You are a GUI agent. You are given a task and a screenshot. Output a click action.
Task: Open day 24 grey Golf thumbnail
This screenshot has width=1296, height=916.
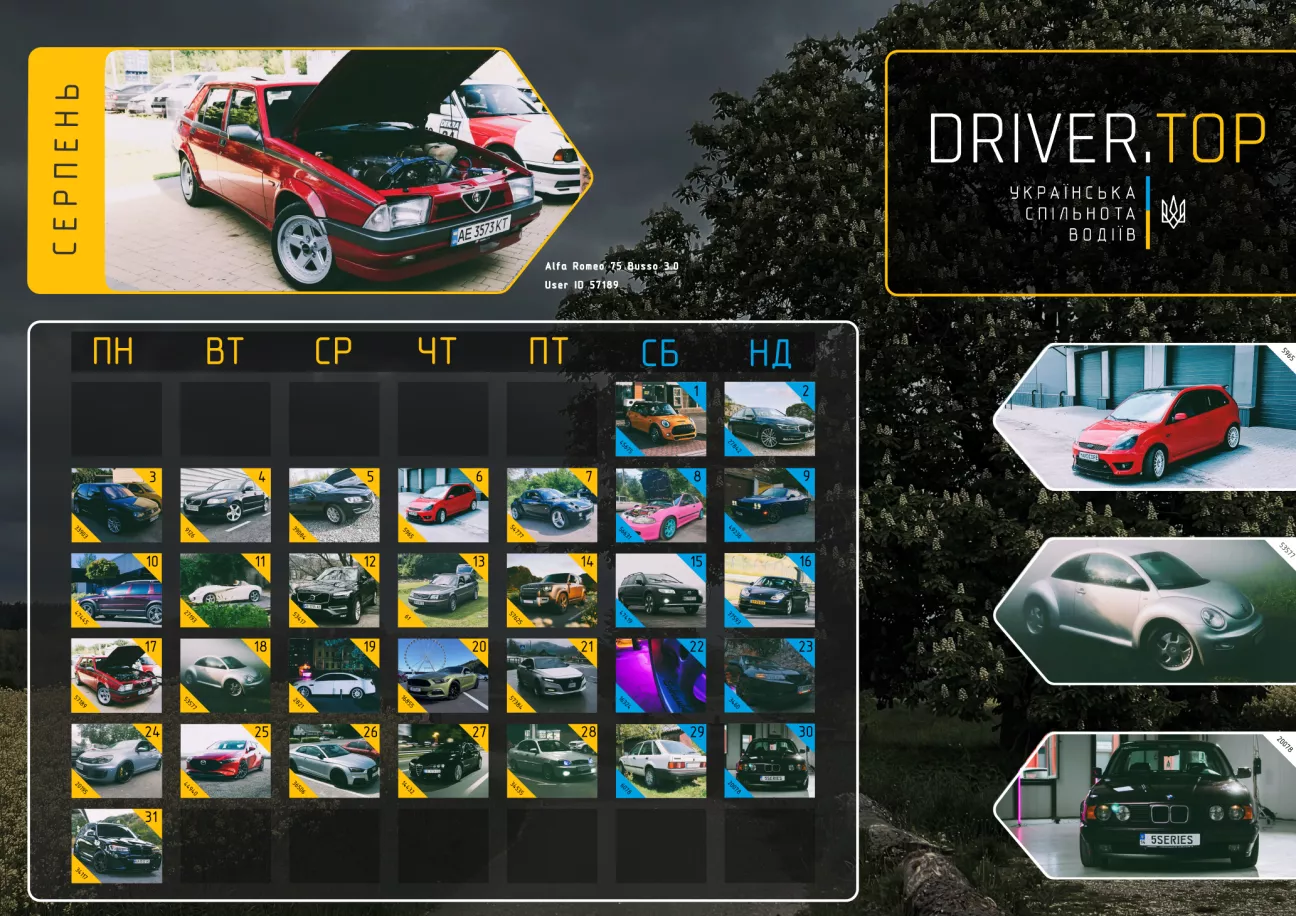point(116,761)
